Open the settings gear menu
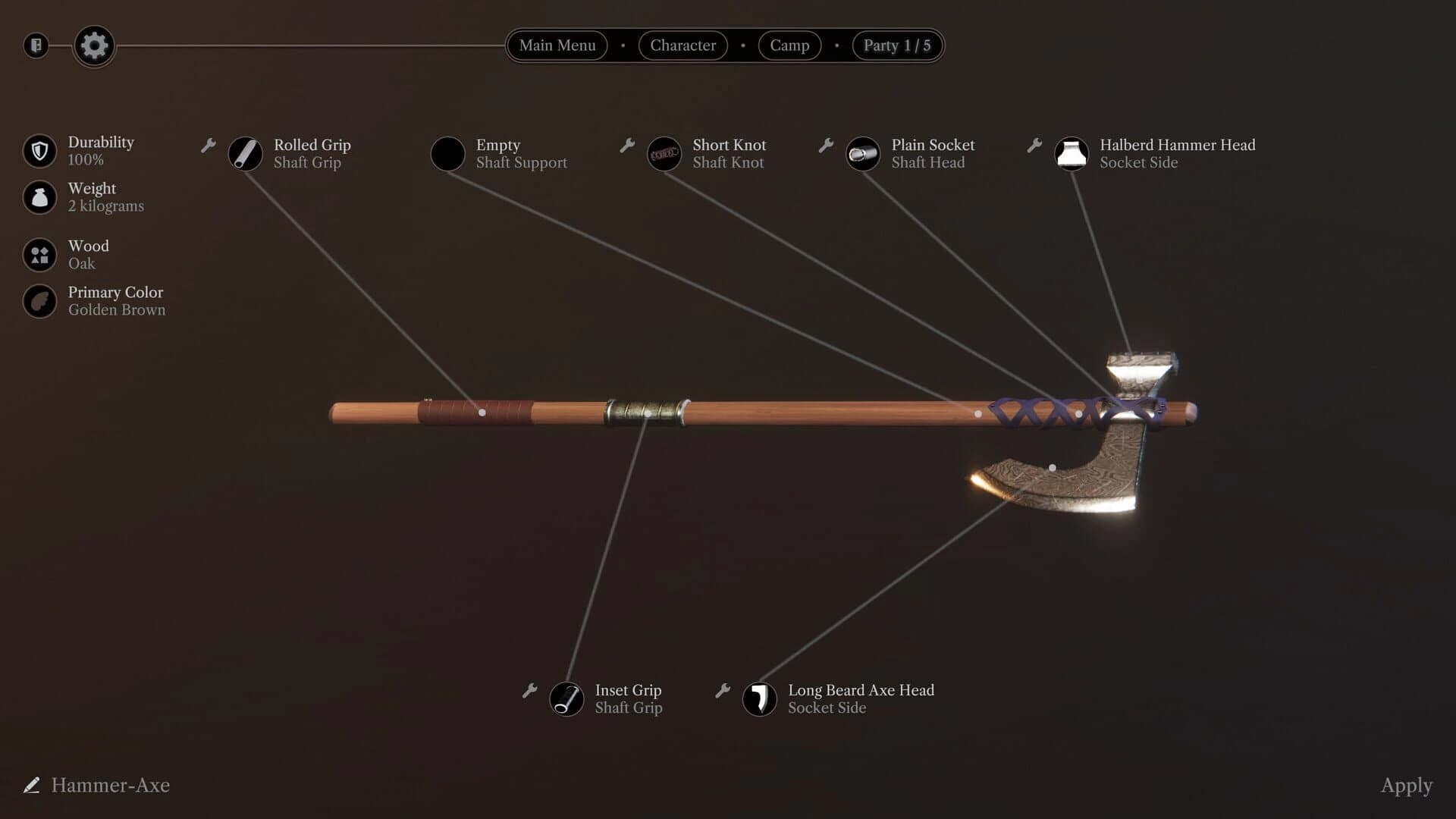 93,45
